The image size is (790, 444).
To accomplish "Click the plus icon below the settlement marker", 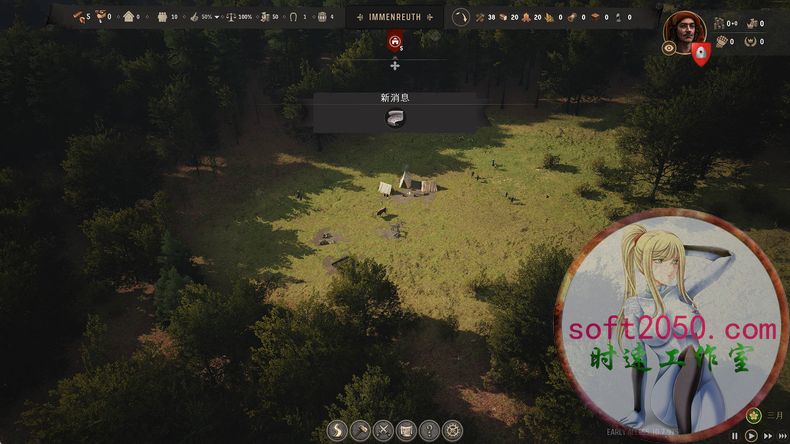I will tap(395, 65).
